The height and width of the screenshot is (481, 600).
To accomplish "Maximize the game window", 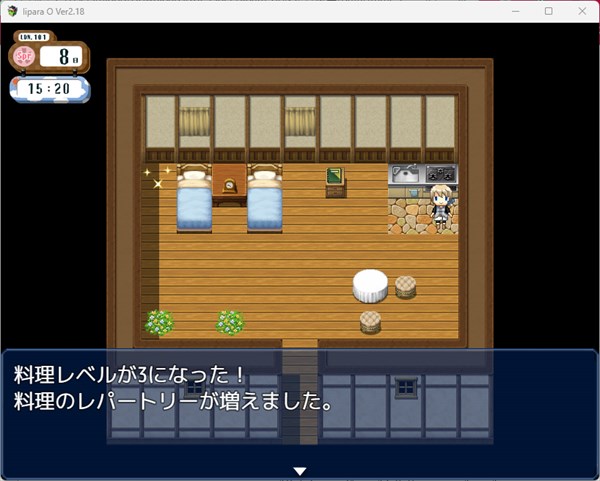I will 548,11.
